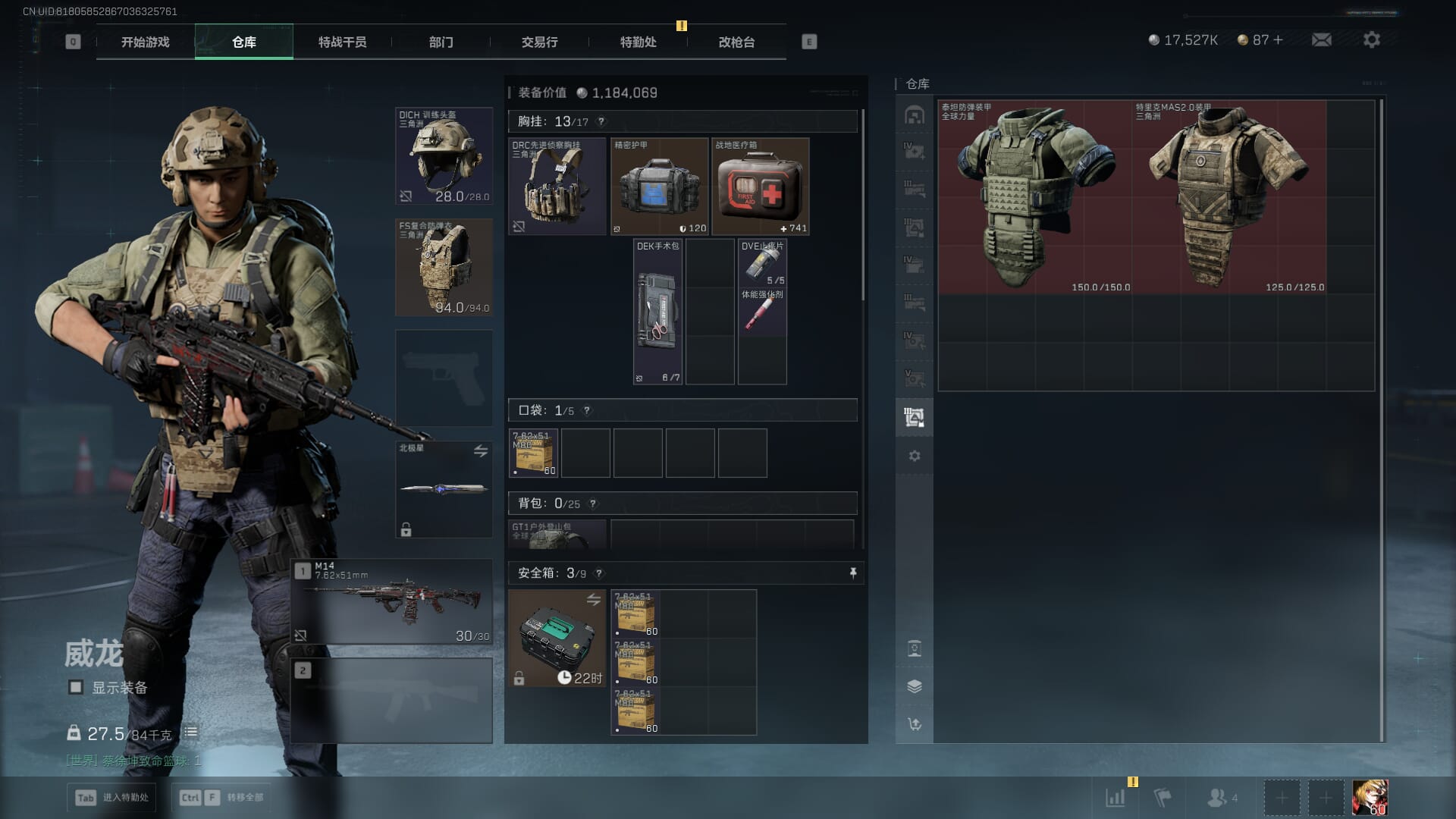The width and height of the screenshot is (1456, 819).
Task: Choose the 泰坦防弹装甲 in the warehouse
Action: [x=1034, y=197]
